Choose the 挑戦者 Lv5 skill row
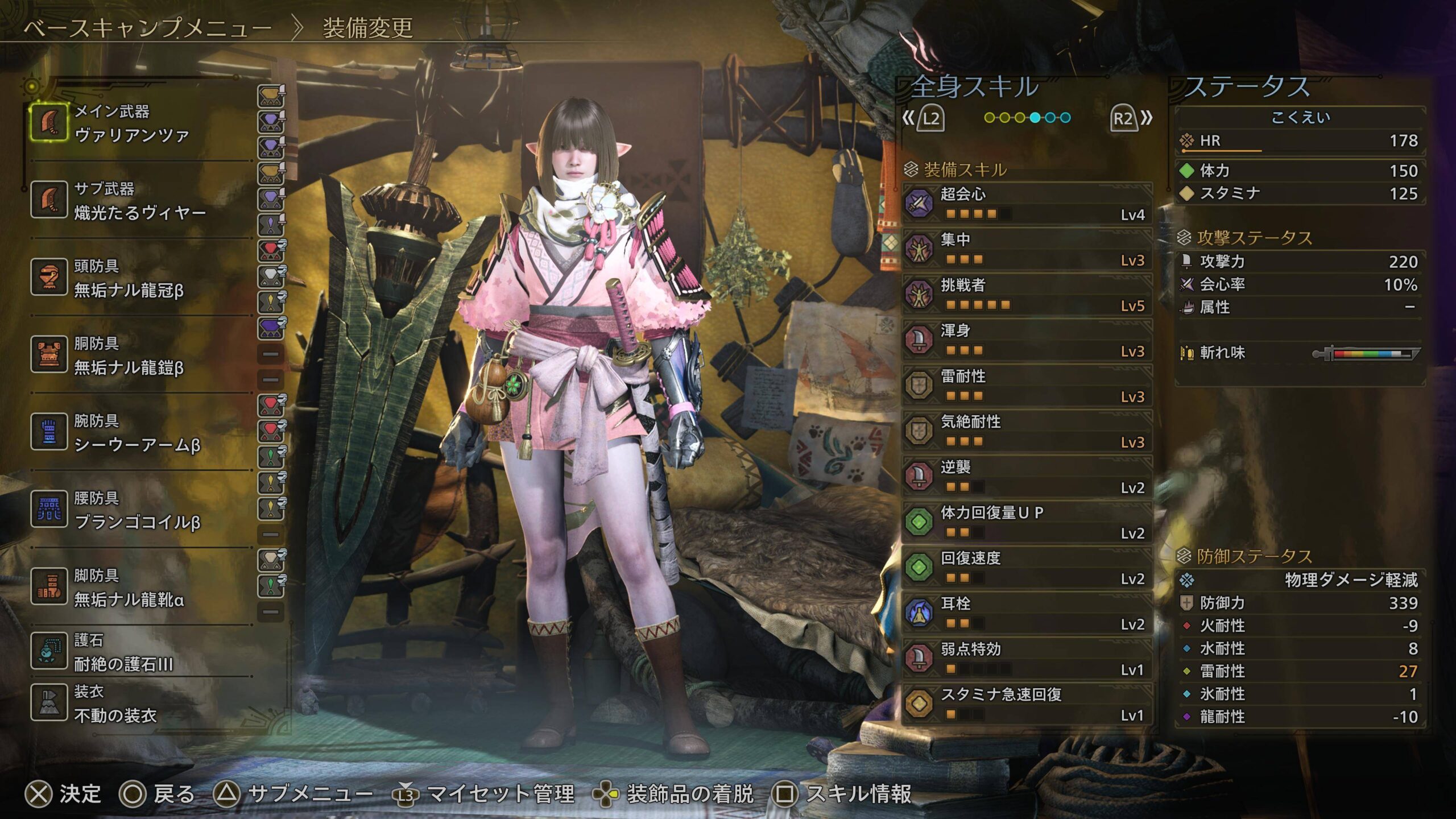The height and width of the screenshot is (819, 1456). point(1027,295)
